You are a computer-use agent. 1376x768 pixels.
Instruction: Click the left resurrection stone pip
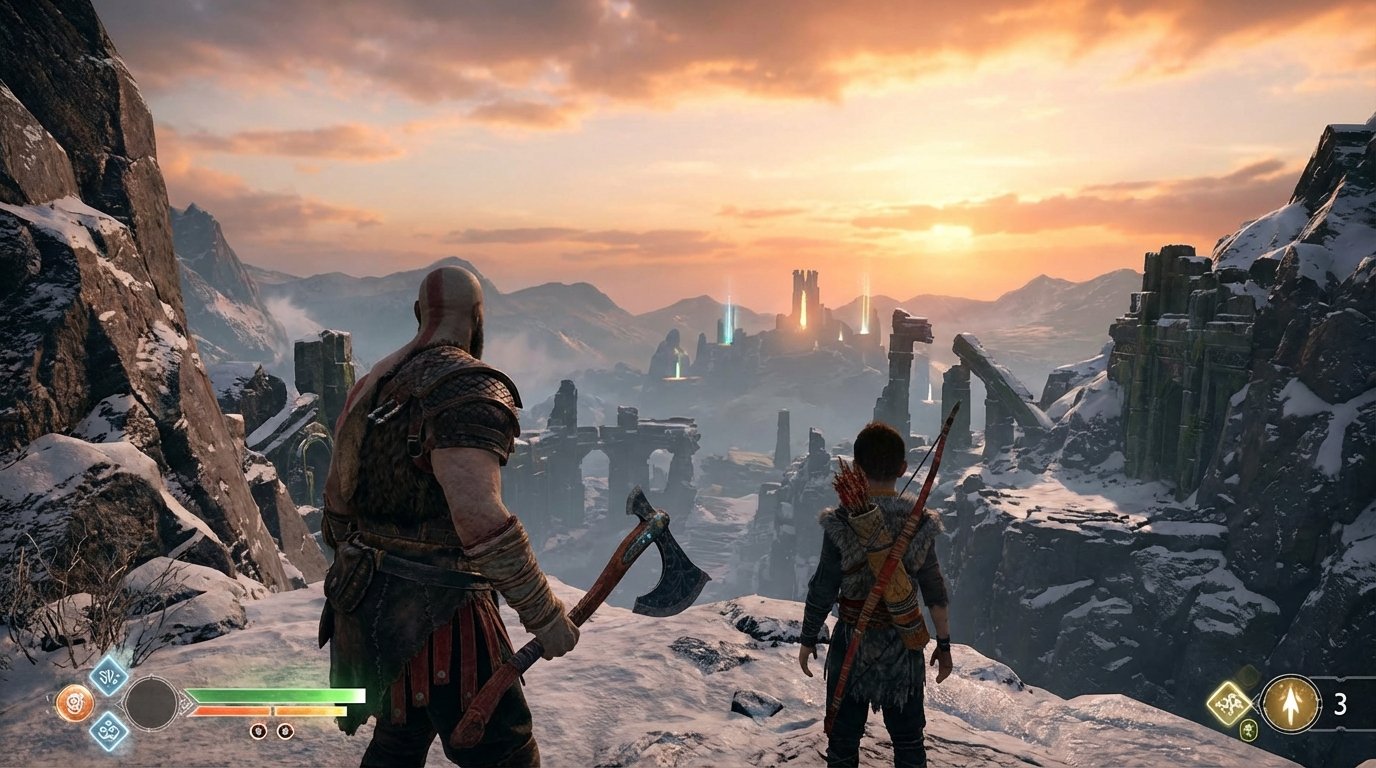click(257, 730)
